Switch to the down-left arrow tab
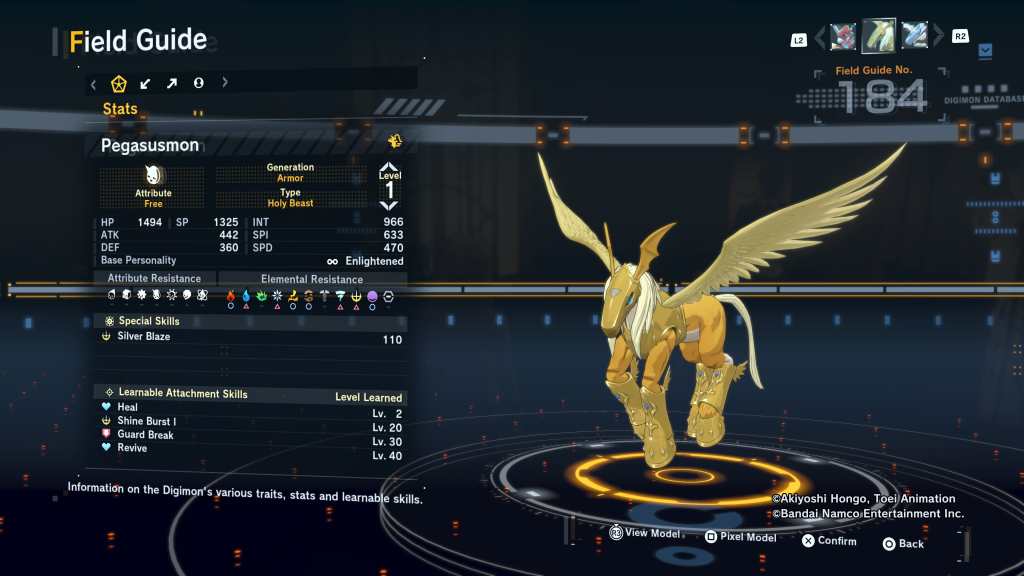The image size is (1024, 576). click(x=146, y=83)
